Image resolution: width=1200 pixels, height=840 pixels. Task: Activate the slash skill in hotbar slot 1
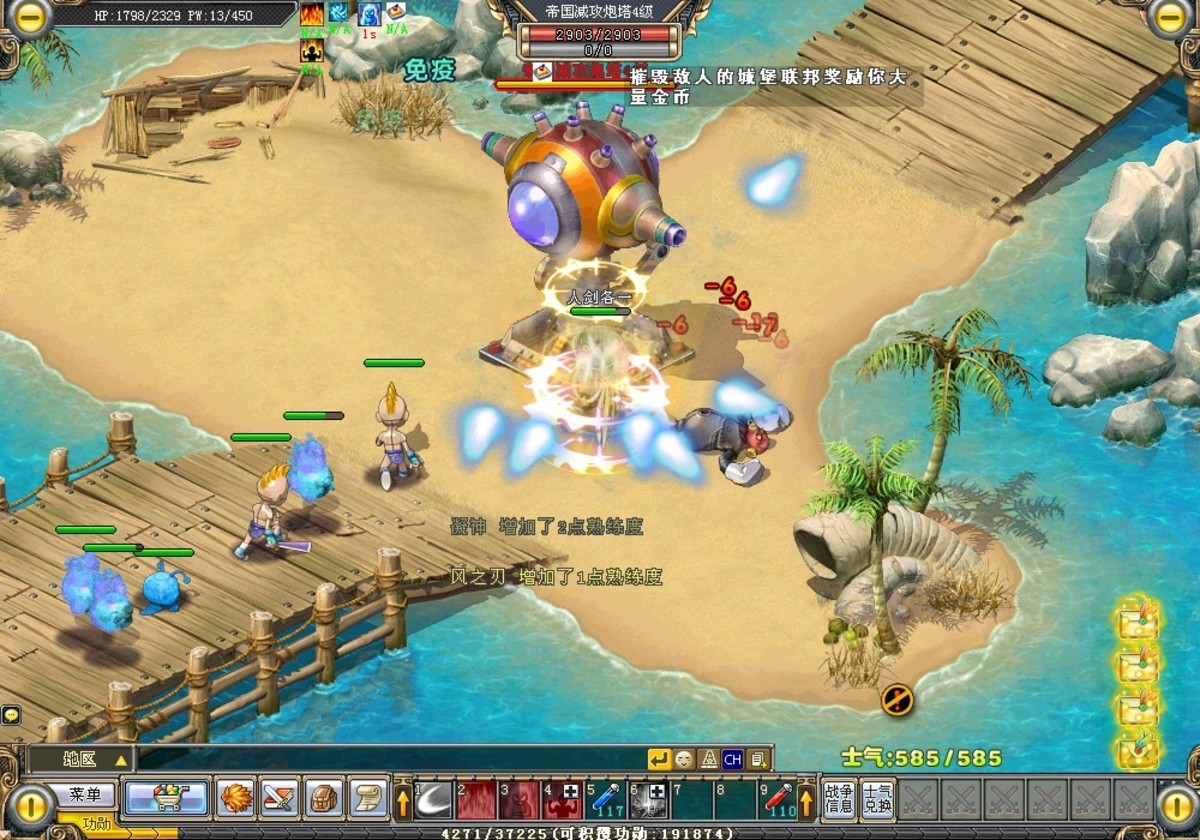pos(433,800)
